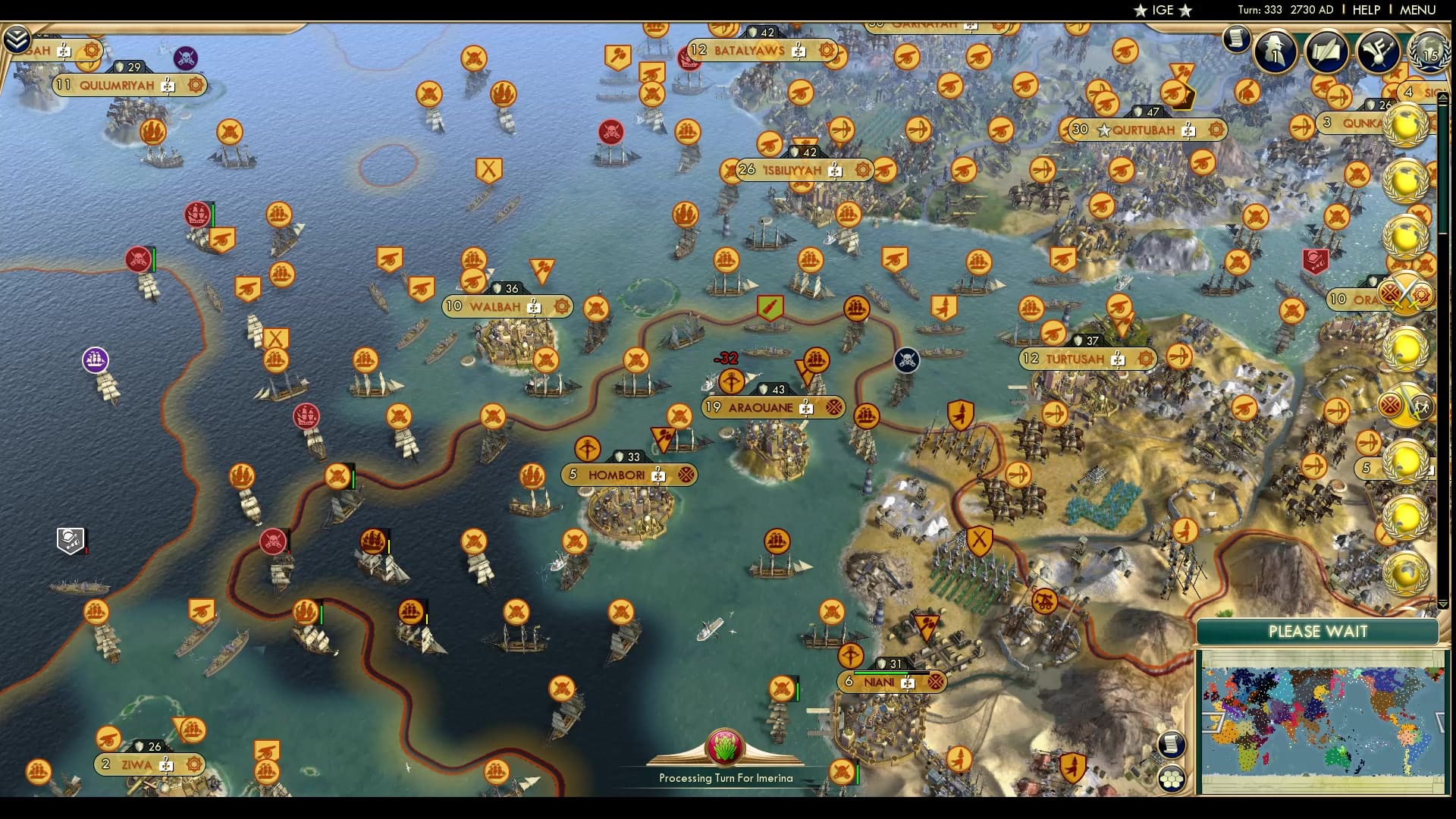Open Qurtubah's production gear icon
Viewport: 1456px width, 819px height.
(x=1218, y=130)
